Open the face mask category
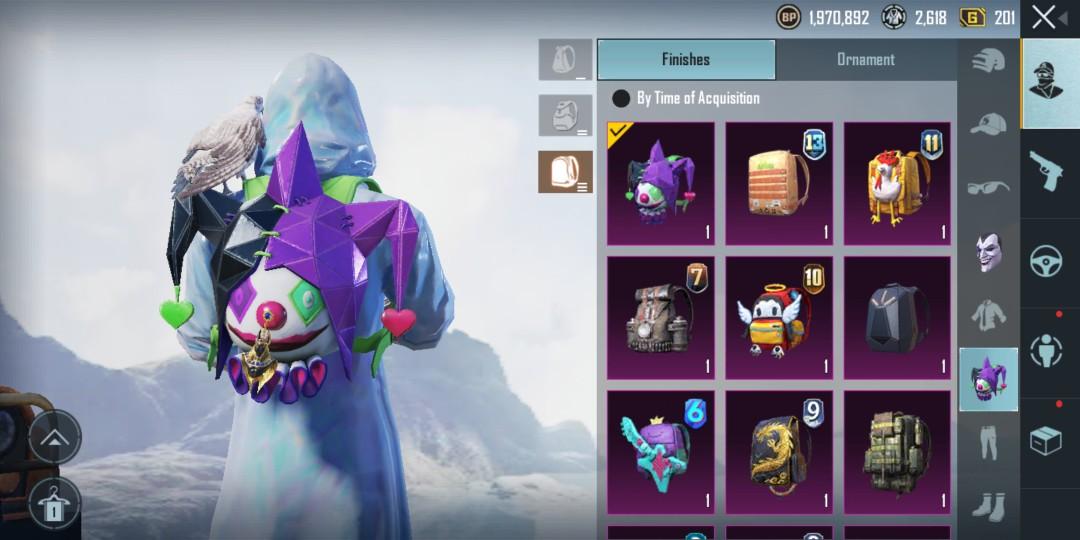The width and height of the screenshot is (1080, 540). pyautogui.click(x=988, y=250)
